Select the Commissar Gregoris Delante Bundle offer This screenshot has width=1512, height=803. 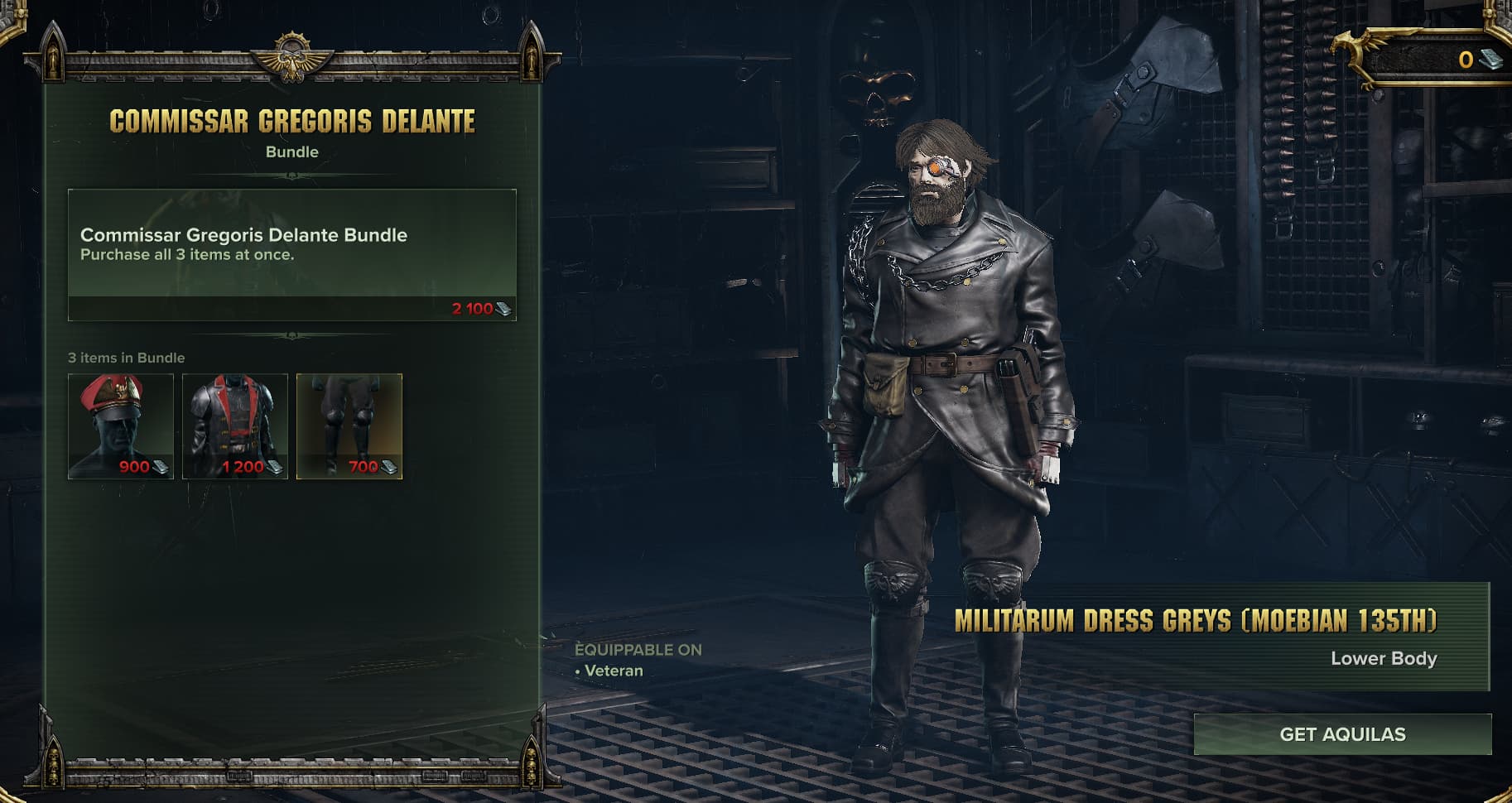coord(291,254)
